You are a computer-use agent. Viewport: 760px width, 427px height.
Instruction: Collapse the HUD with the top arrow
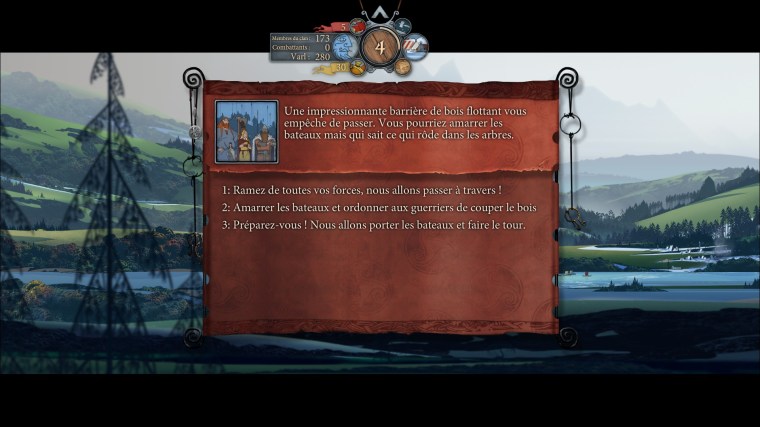(379, 12)
